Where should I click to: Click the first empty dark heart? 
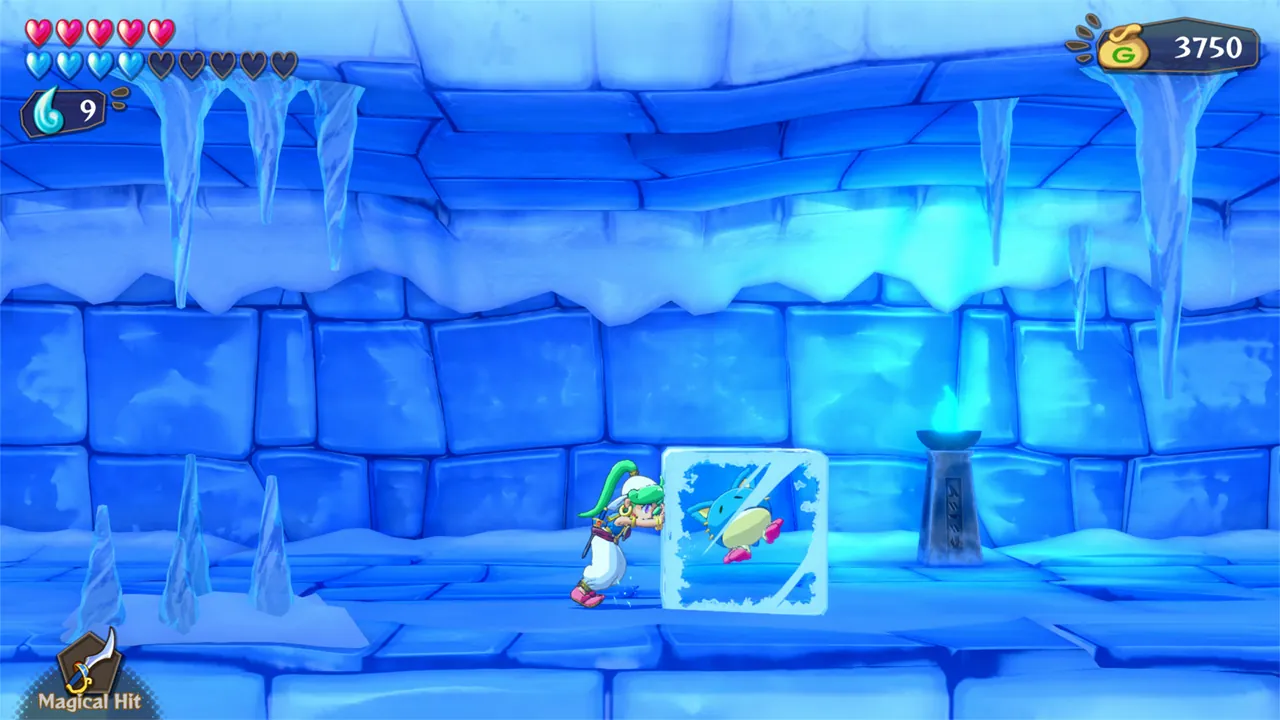point(160,62)
